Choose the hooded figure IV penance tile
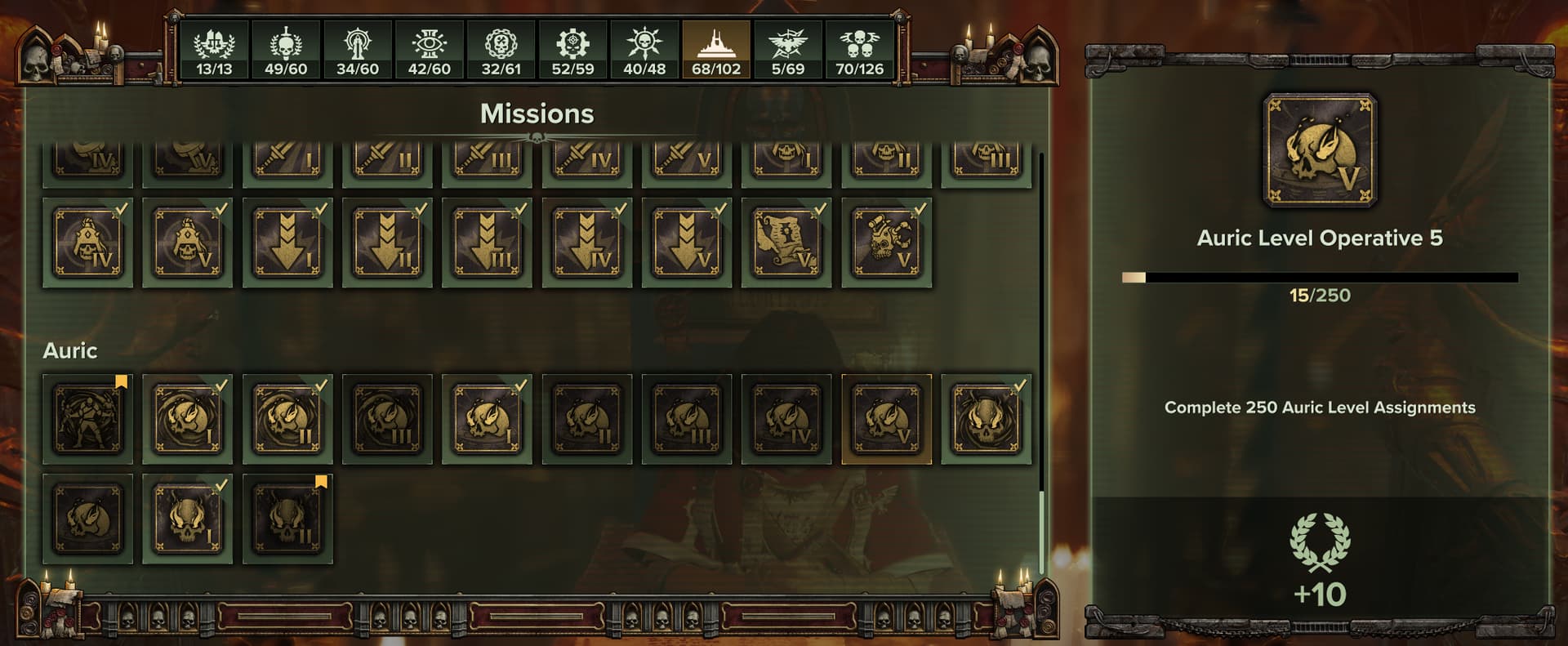The width and height of the screenshot is (1568, 646). click(x=87, y=243)
